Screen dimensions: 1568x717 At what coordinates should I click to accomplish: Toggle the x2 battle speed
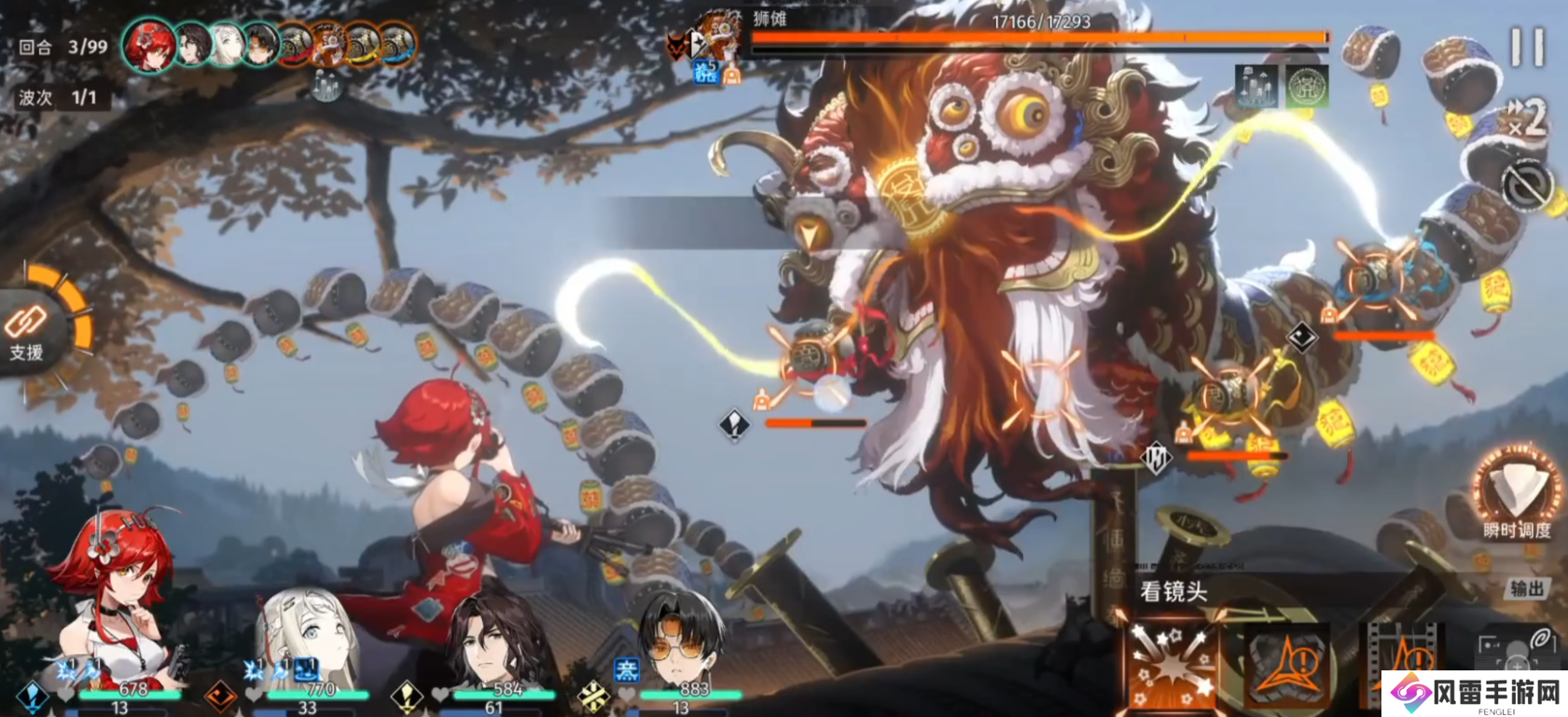point(1527,117)
